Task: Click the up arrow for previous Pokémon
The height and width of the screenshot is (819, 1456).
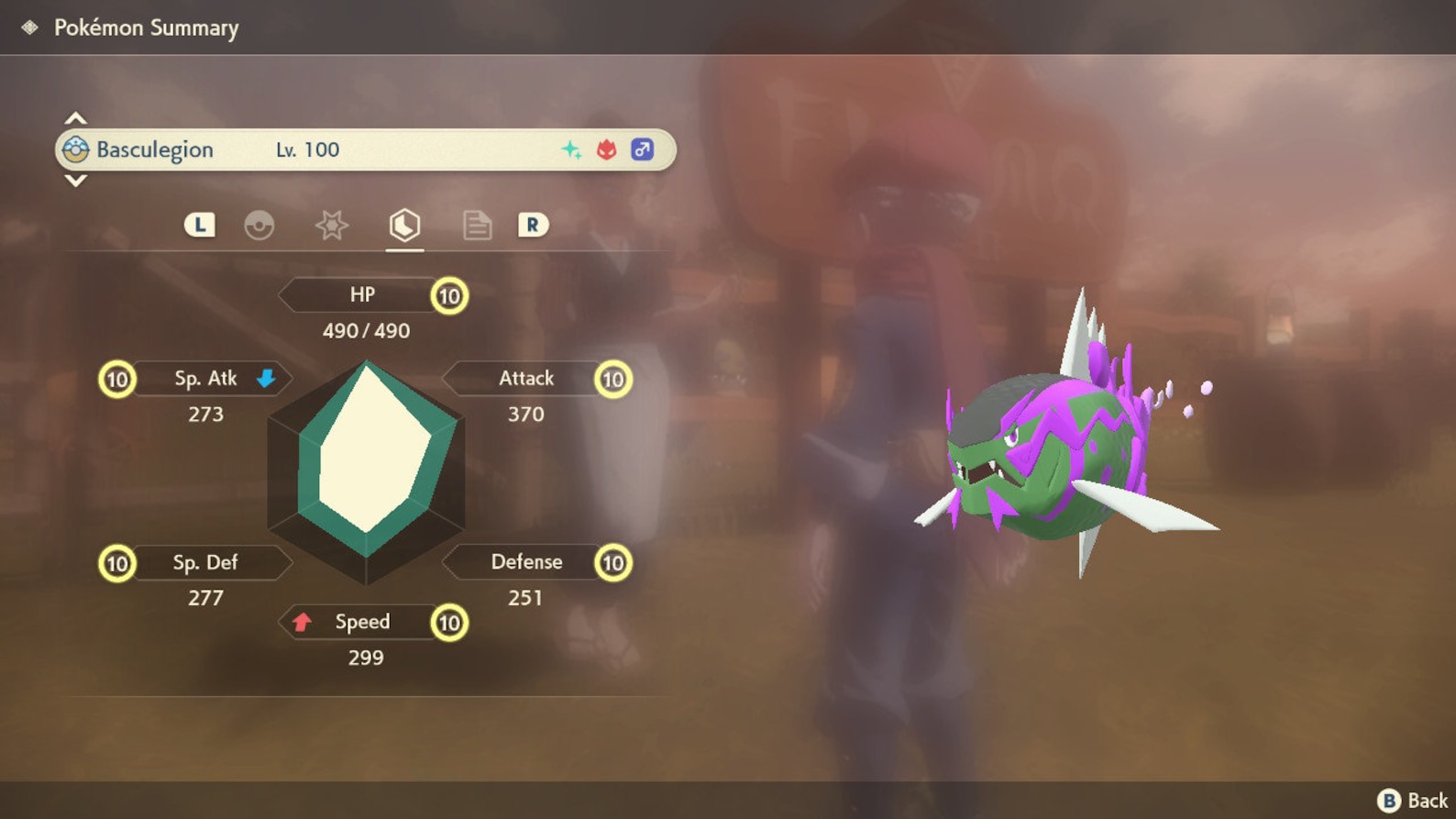Action: point(75,117)
